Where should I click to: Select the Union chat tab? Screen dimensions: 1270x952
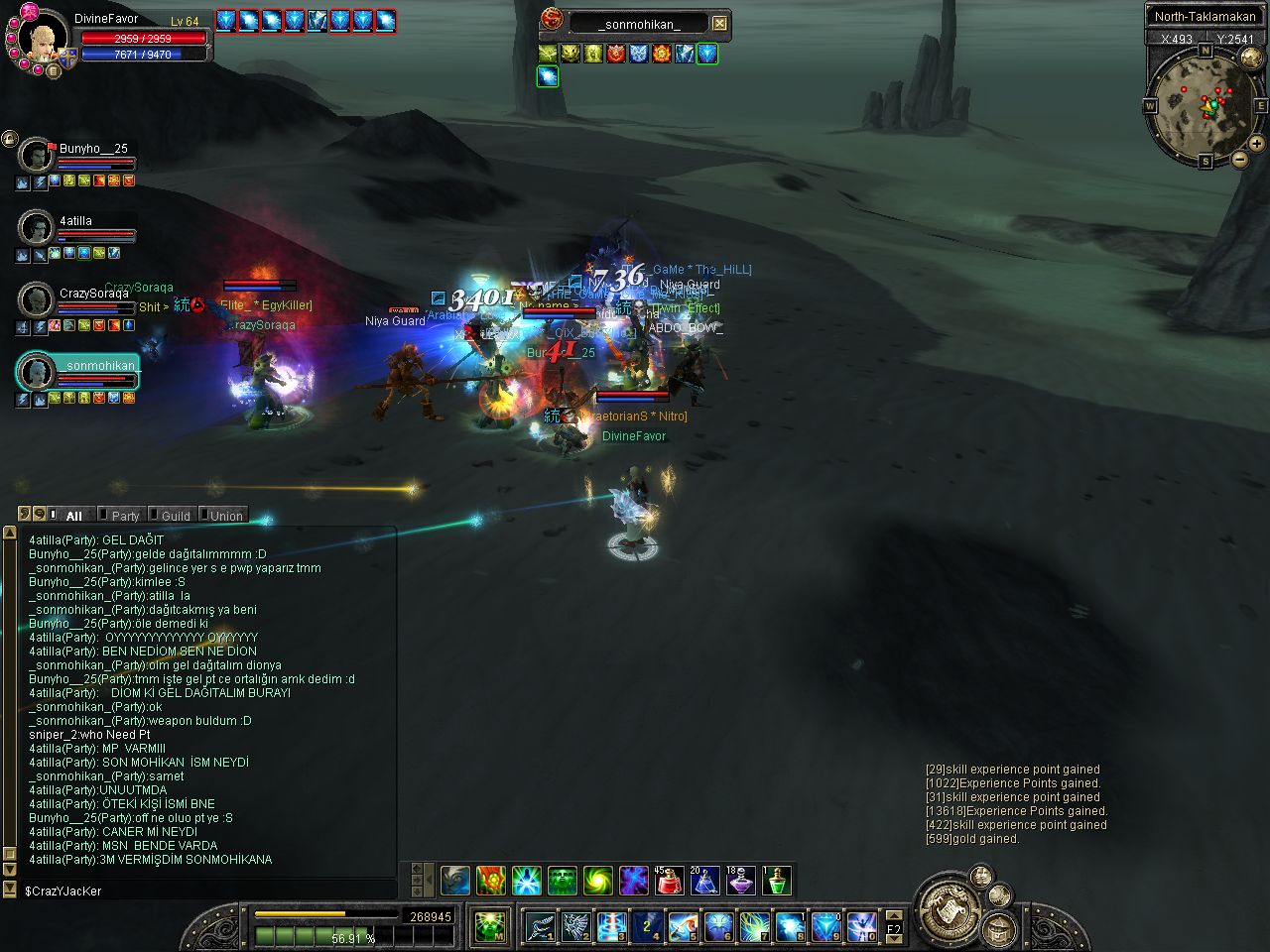(225, 516)
